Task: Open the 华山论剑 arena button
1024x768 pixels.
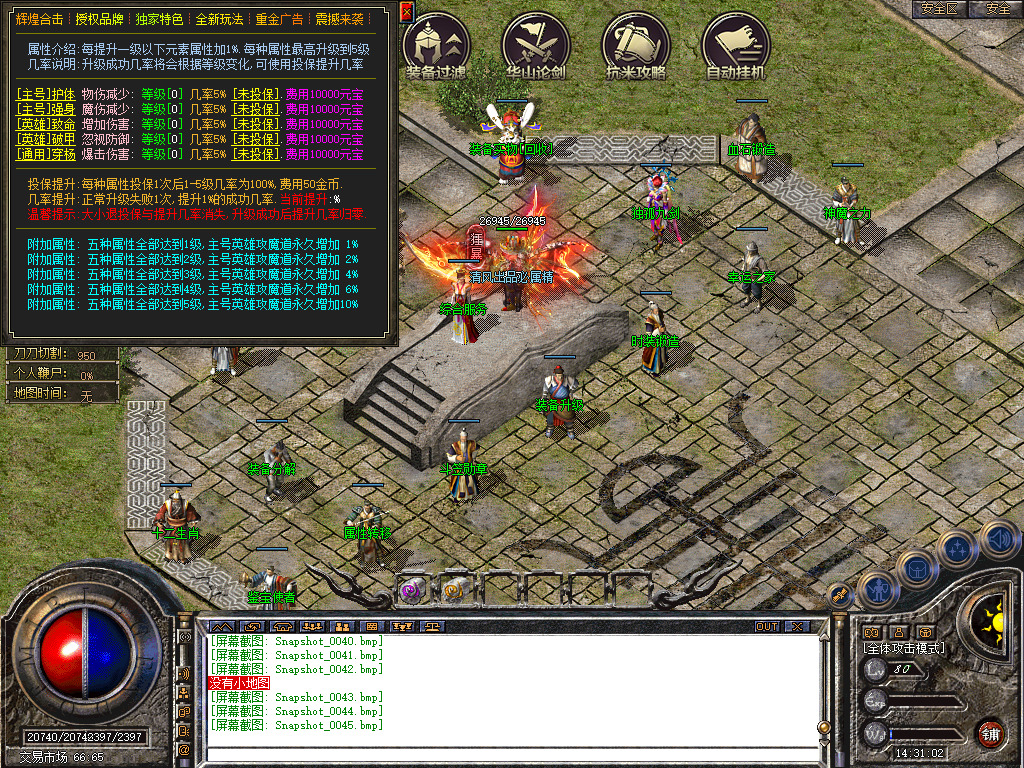Action: point(536,44)
